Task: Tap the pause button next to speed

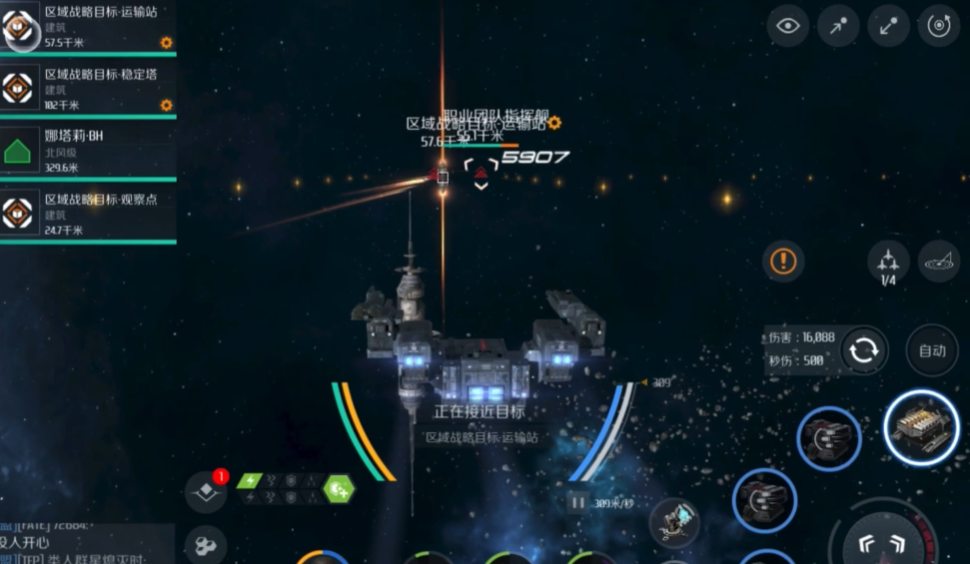Action: pos(578,503)
